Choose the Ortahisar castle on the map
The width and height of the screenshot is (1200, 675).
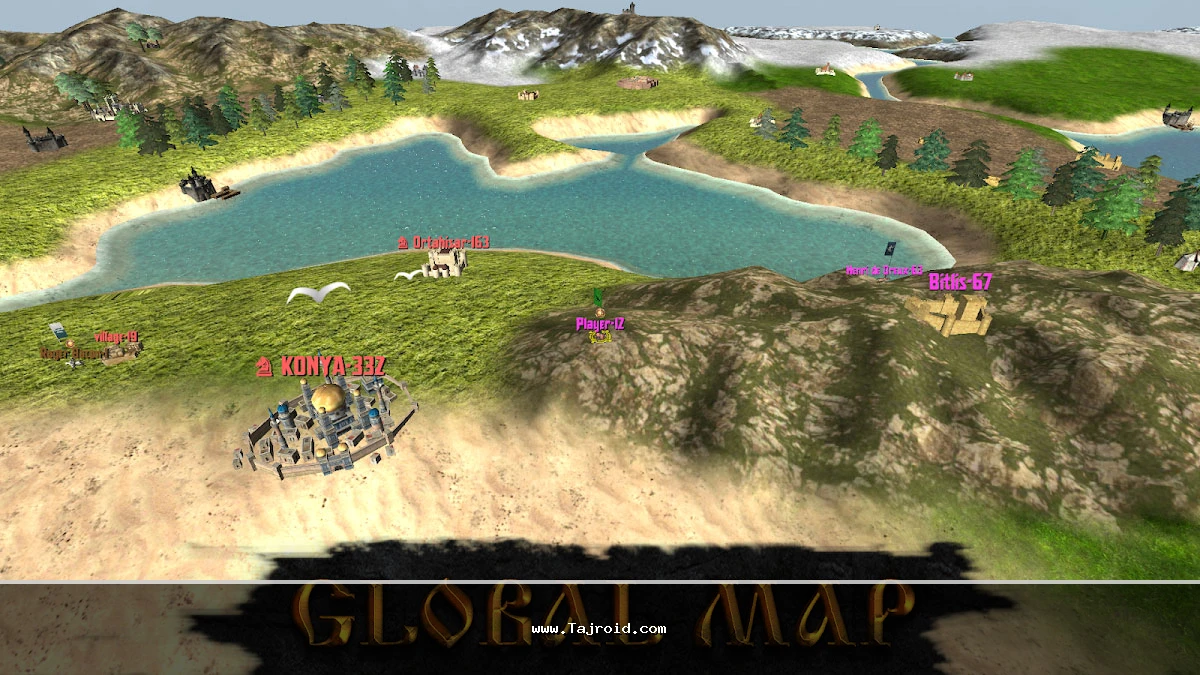point(444,262)
